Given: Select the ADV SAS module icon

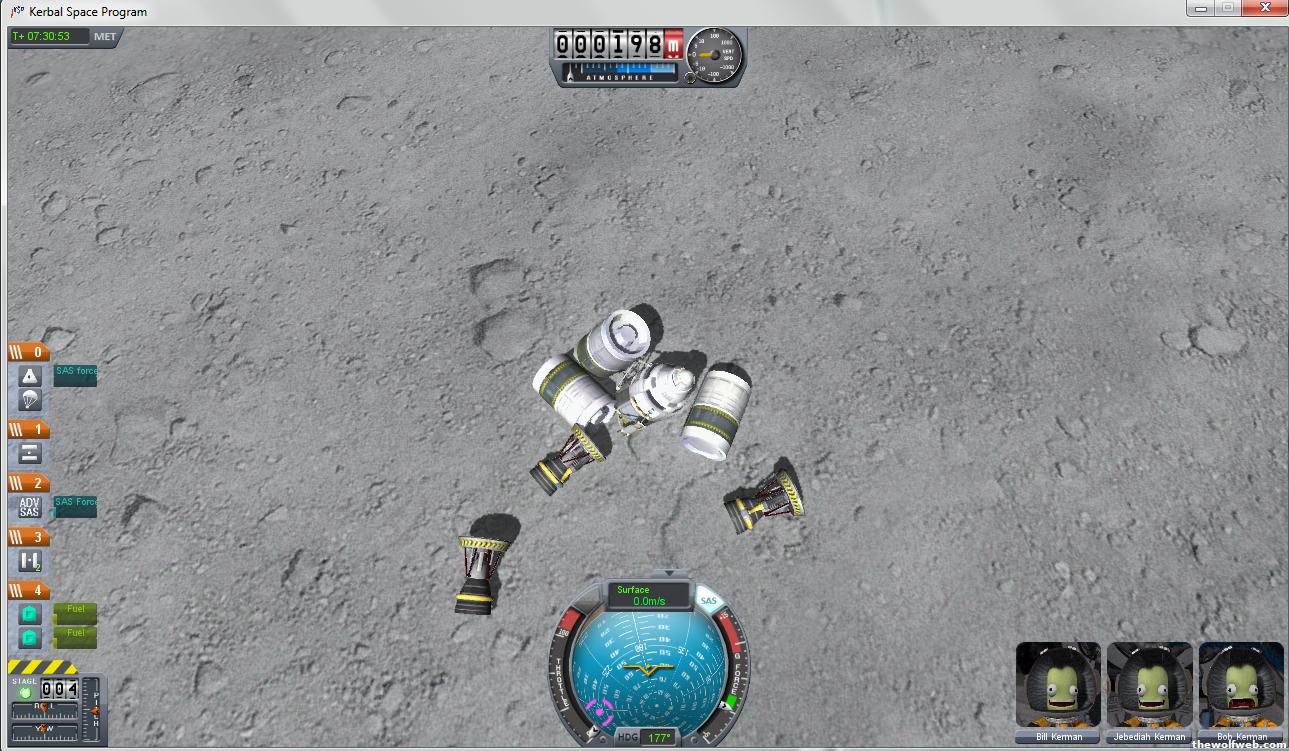Looking at the screenshot, I should [x=30, y=507].
